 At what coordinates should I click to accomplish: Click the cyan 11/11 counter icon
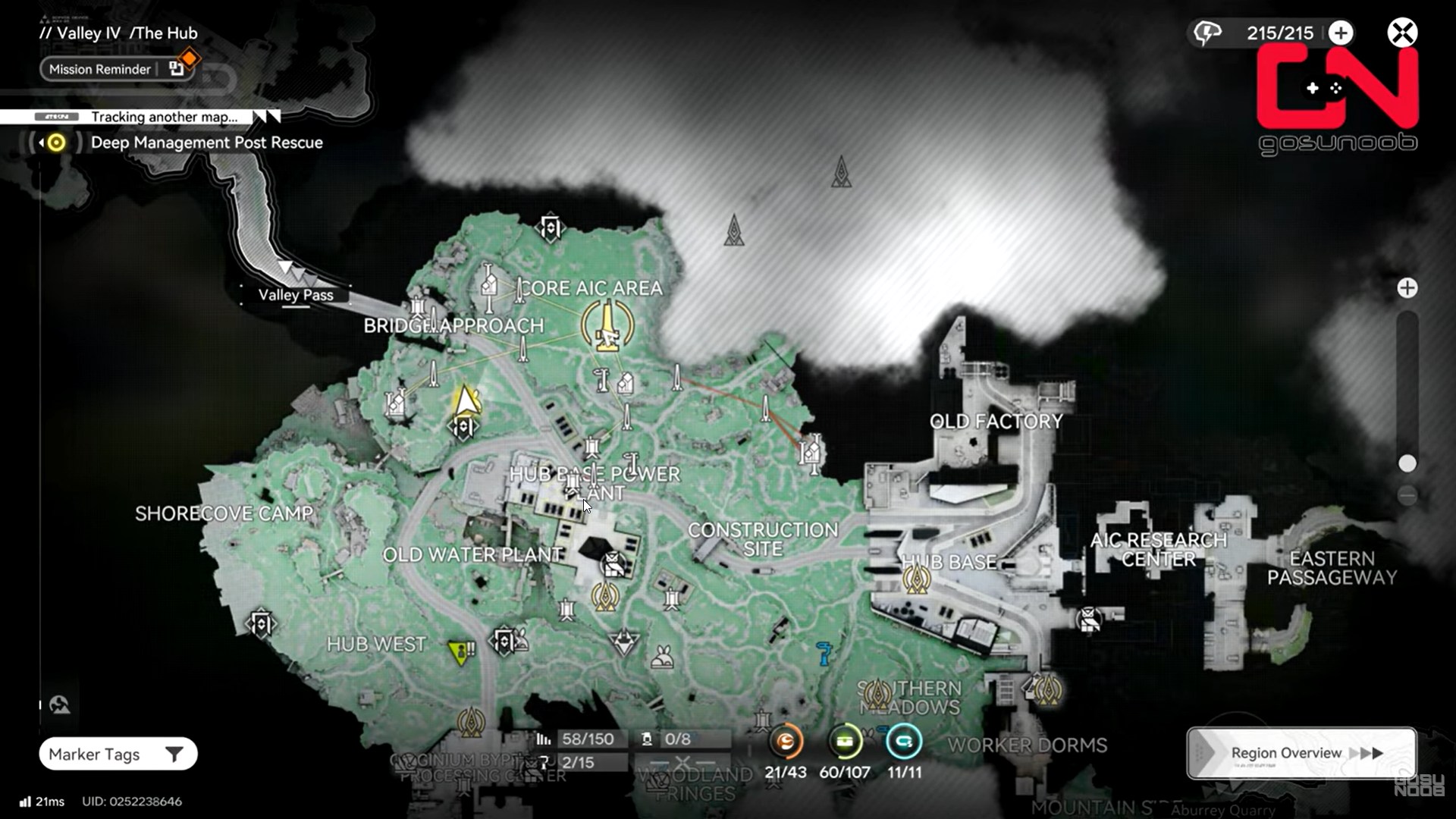tap(904, 741)
